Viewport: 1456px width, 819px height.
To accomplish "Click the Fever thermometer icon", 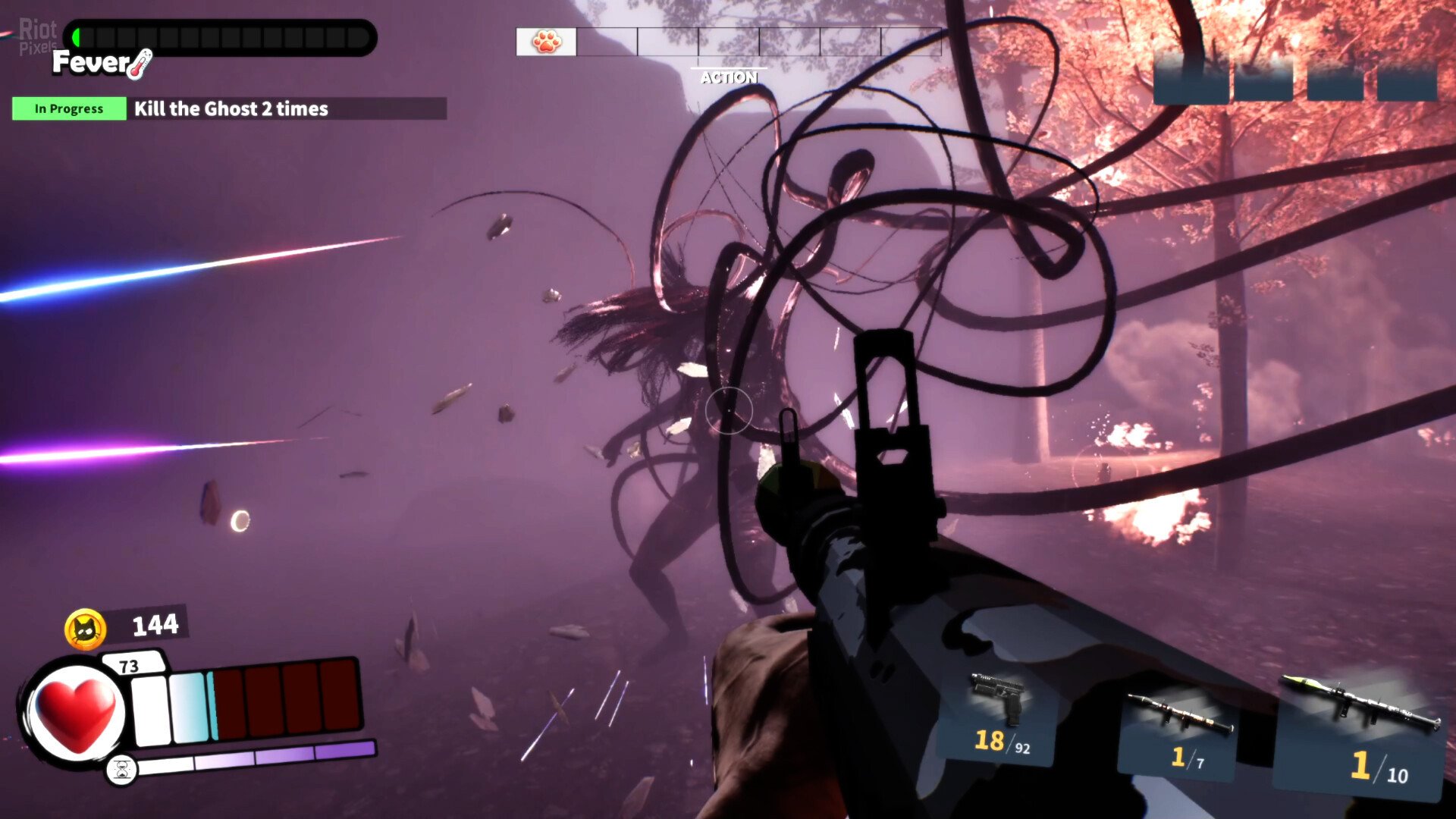I will coord(140,64).
